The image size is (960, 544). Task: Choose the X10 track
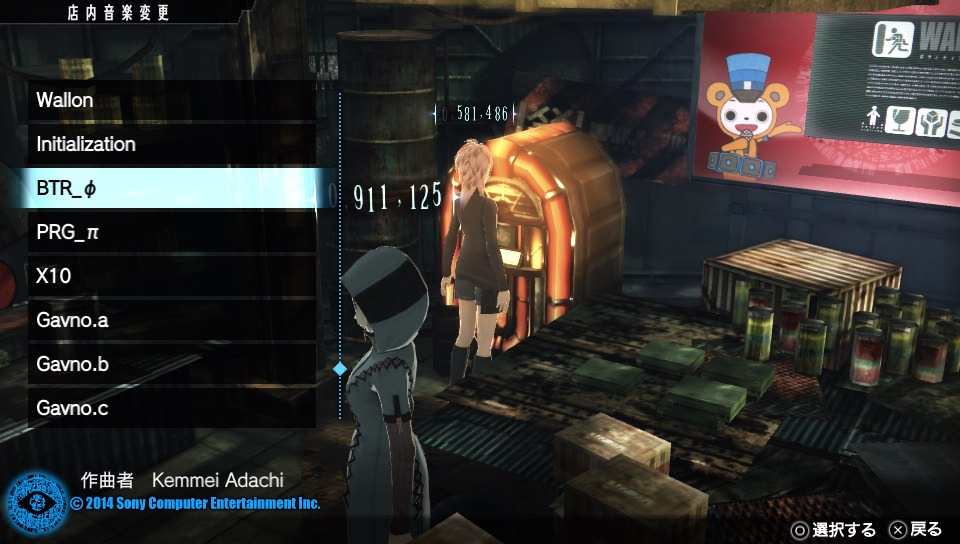[170, 276]
